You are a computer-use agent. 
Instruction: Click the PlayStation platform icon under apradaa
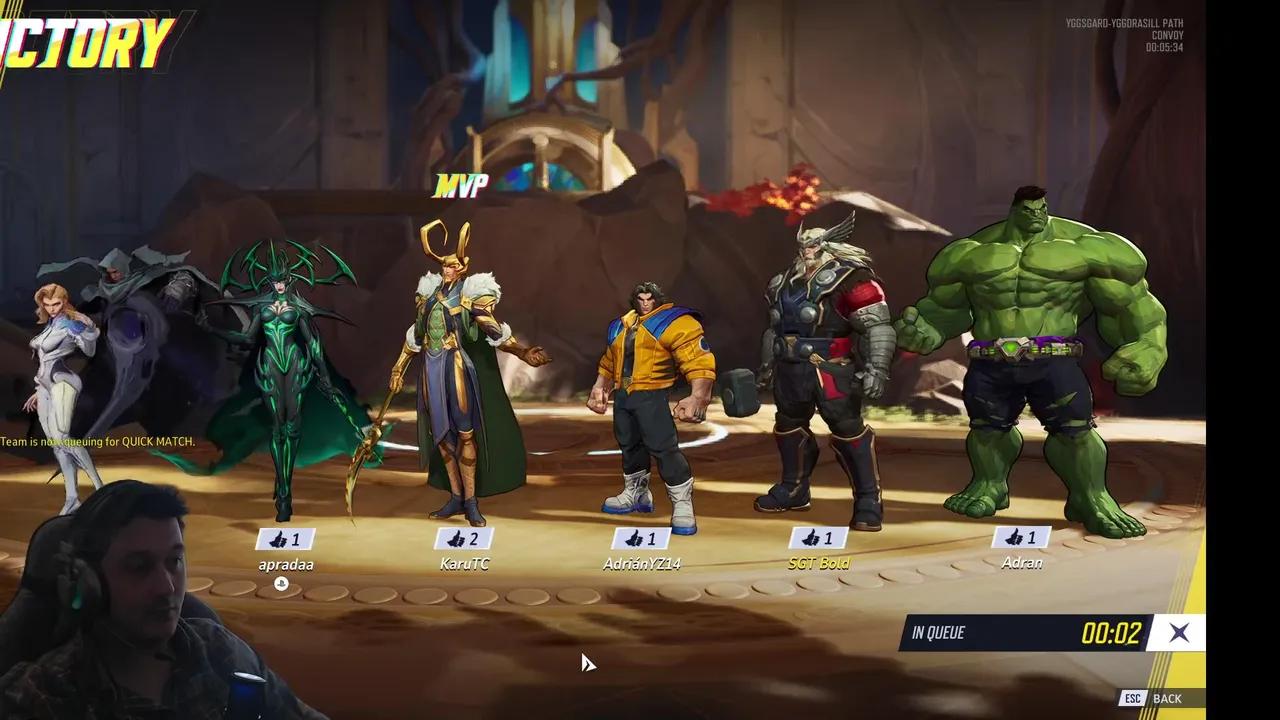coord(281,583)
